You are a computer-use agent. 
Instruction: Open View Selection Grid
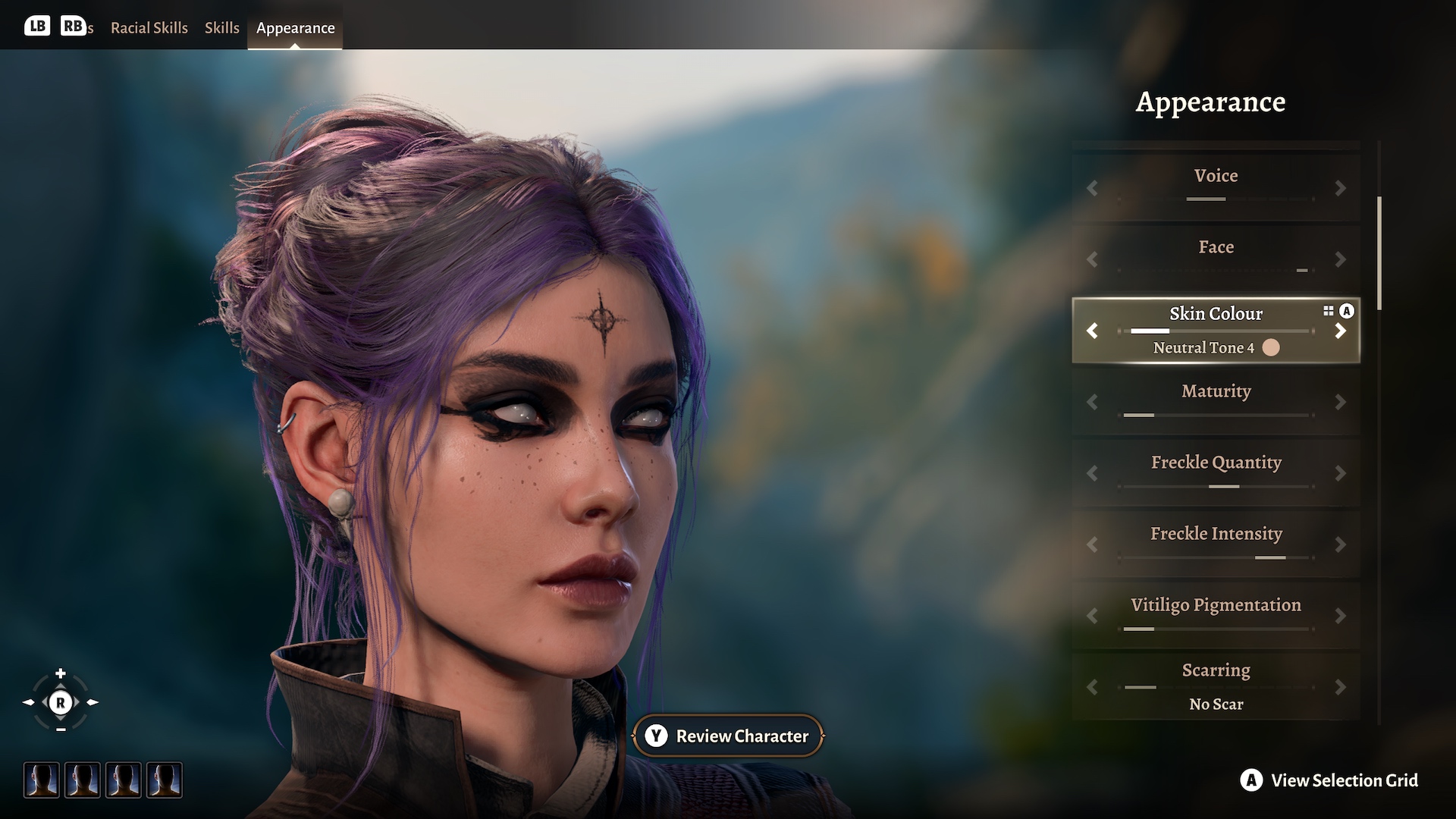click(1329, 780)
